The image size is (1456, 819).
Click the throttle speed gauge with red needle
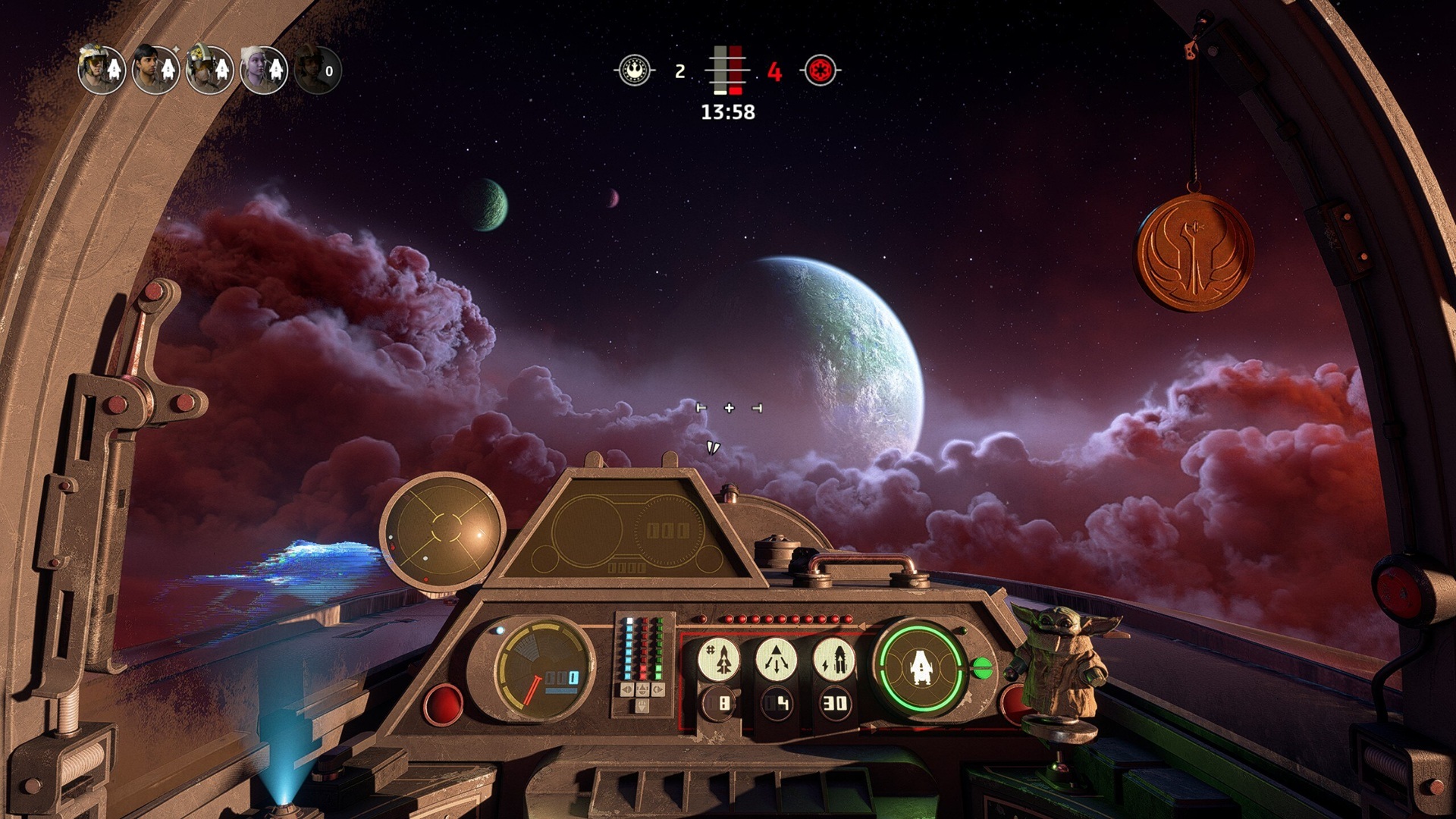[x=543, y=669]
